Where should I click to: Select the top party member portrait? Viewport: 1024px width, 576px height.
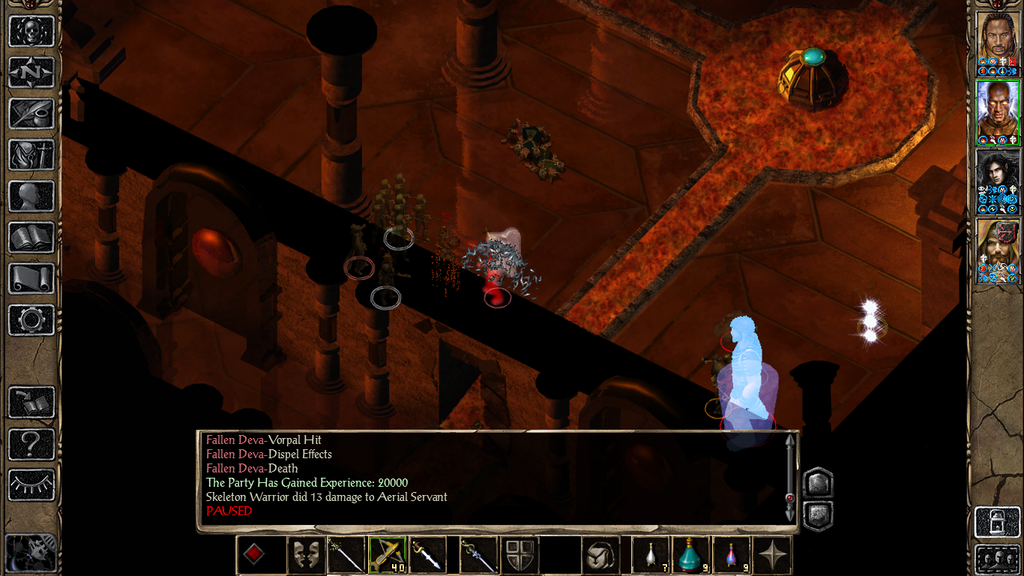point(997,43)
